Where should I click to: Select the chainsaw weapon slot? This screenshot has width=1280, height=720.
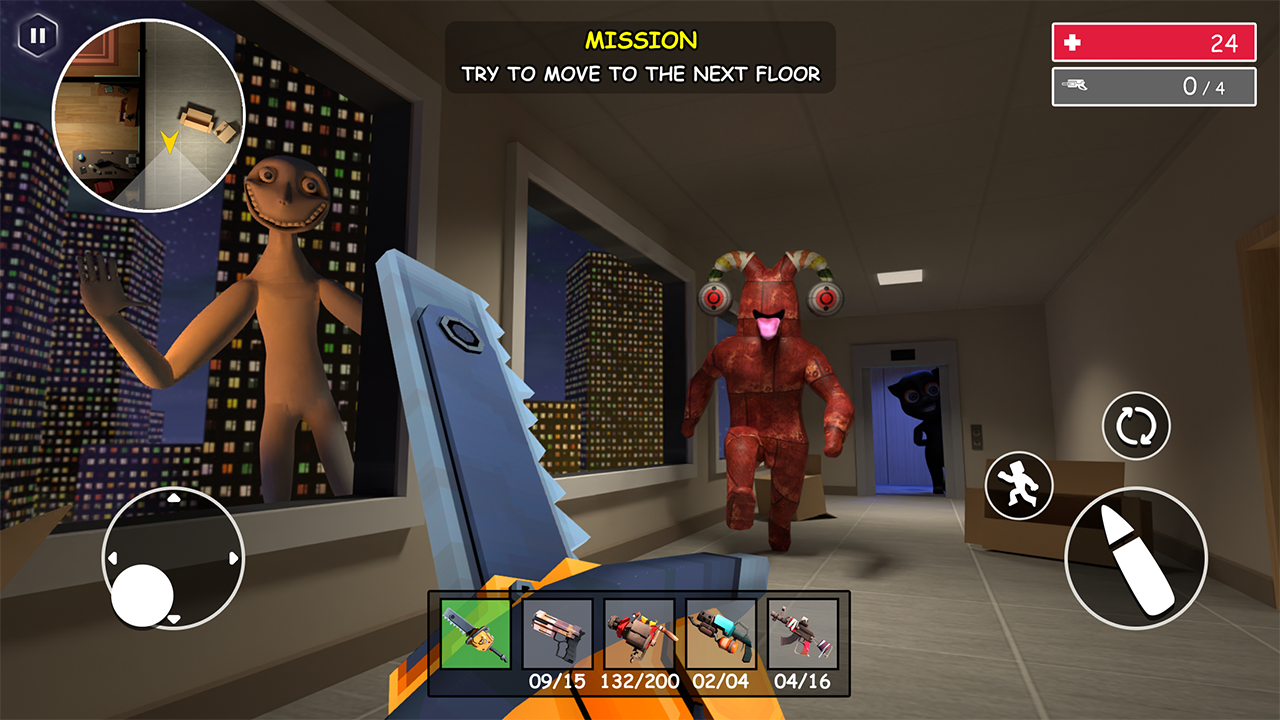click(x=476, y=634)
